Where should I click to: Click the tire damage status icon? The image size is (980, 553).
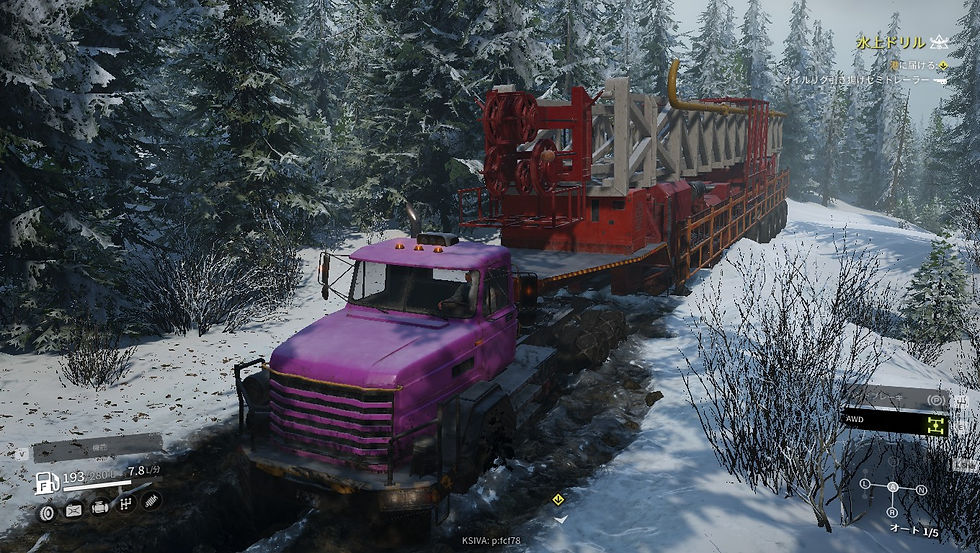(x=47, y=513)
